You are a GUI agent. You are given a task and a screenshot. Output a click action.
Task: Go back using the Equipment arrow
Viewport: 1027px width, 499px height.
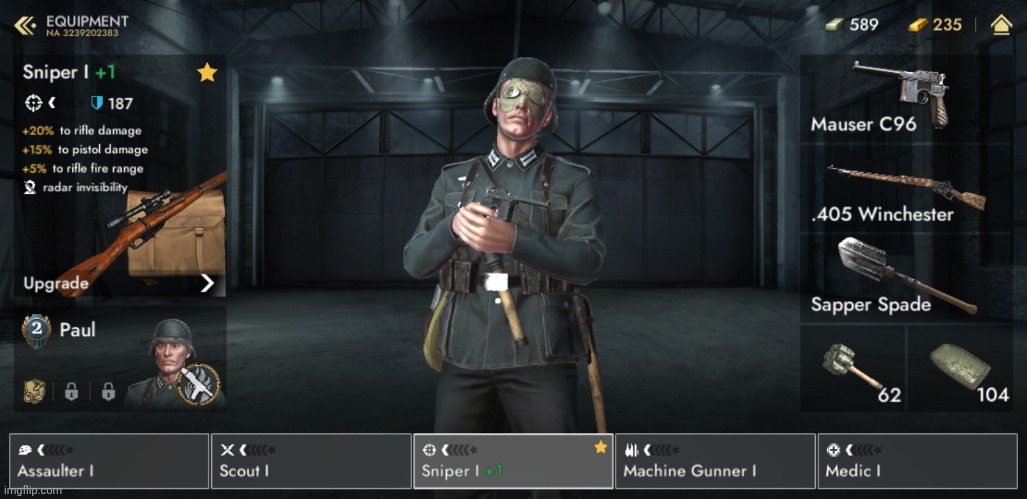(26, 24)
